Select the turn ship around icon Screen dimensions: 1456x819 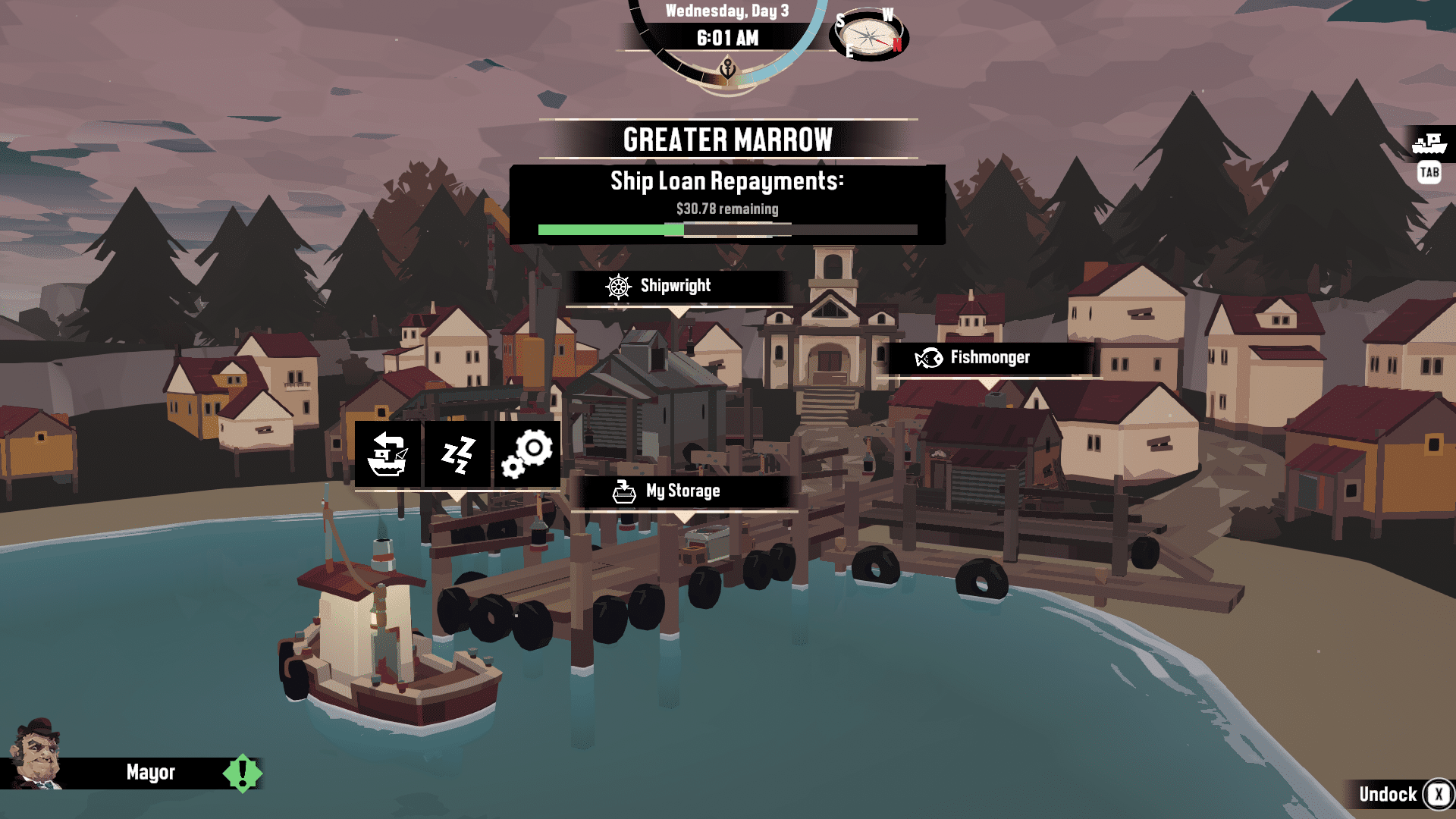pyautogui.click(x=390, y=453)
